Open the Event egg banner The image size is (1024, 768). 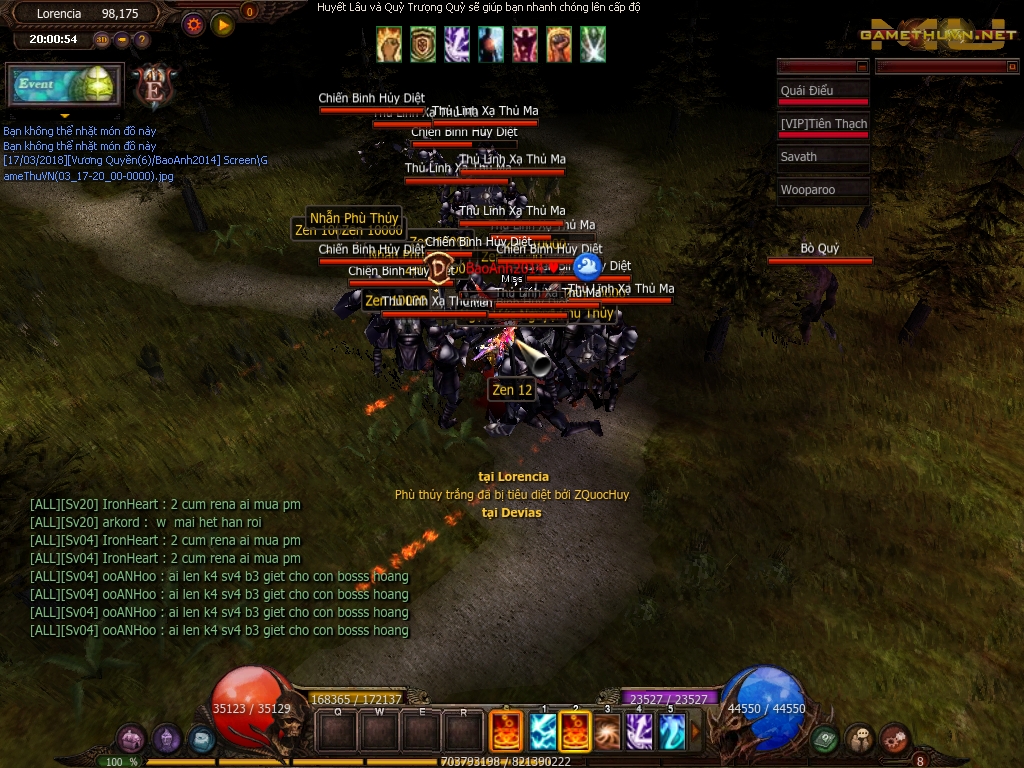65,85
